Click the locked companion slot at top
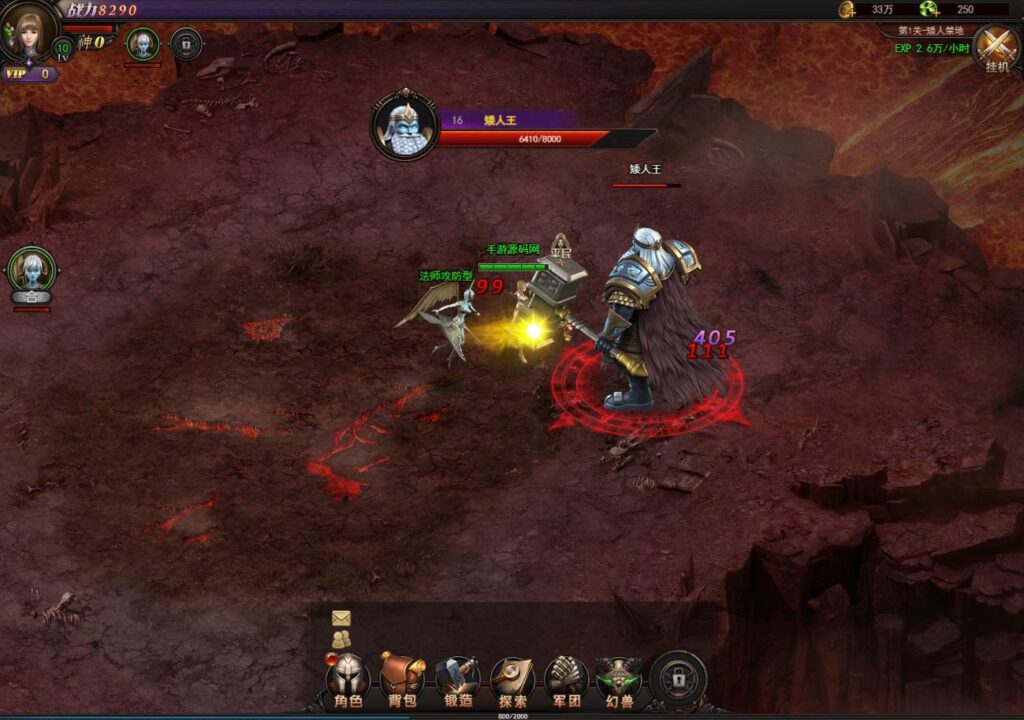This screenshot has width=1024, height=720. pos(185,44)
